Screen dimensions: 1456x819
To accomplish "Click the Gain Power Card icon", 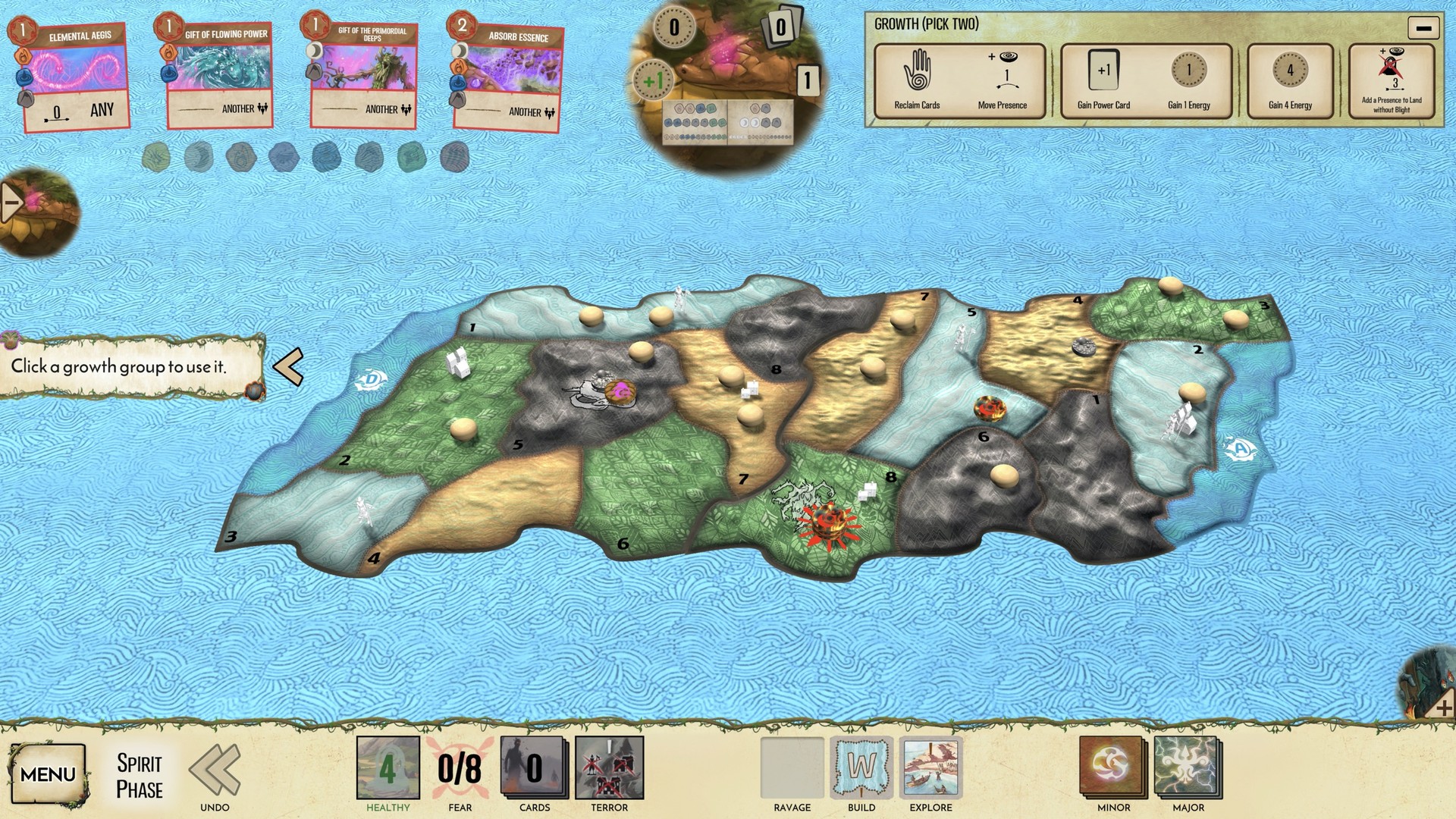I will tap(1103, 71).
